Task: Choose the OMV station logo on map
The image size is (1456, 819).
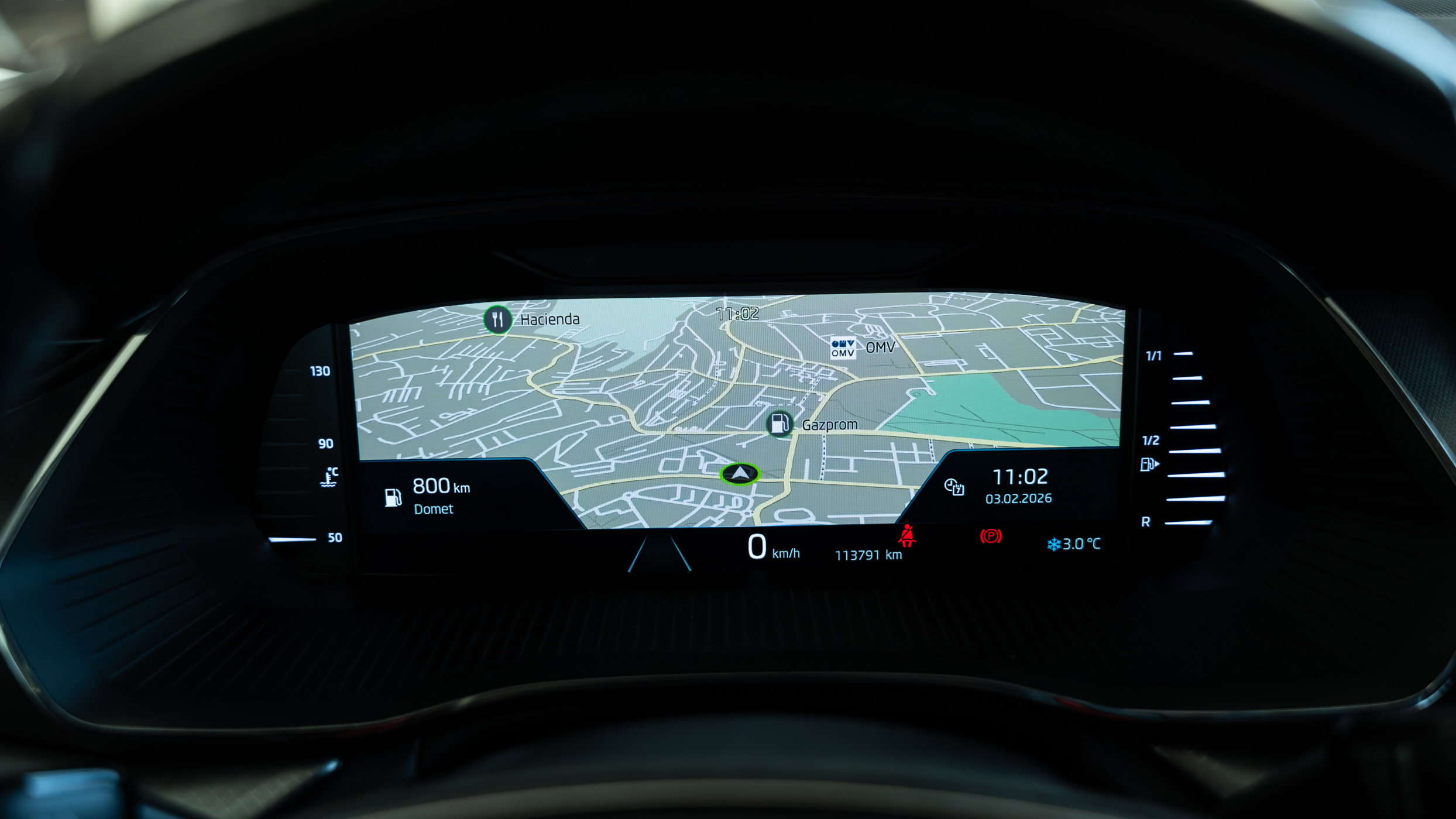Action: 843,348
